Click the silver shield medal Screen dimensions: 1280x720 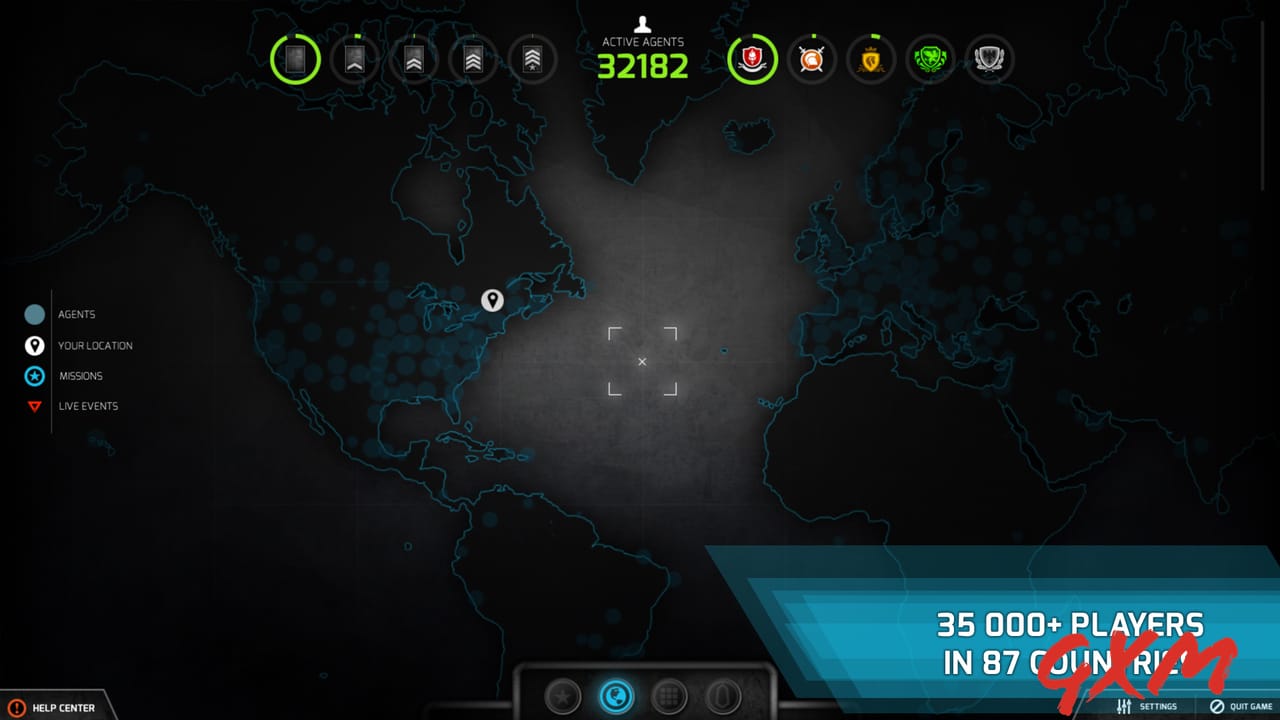pyautogui.click(x=989, y=59)
